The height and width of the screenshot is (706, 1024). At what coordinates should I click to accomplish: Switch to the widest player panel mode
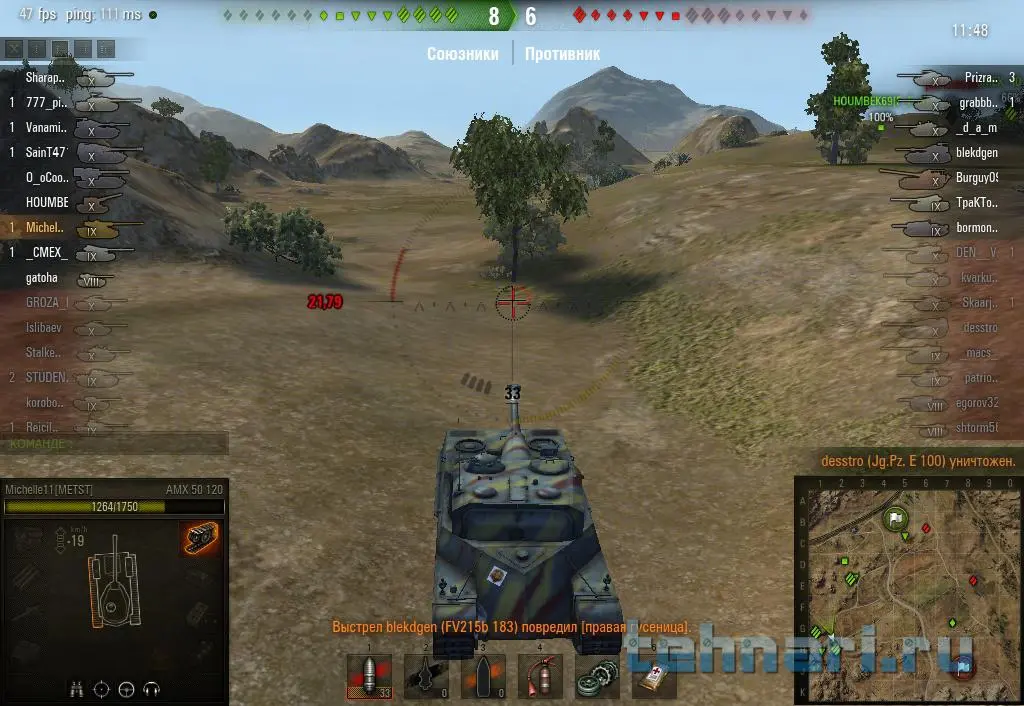107,48
